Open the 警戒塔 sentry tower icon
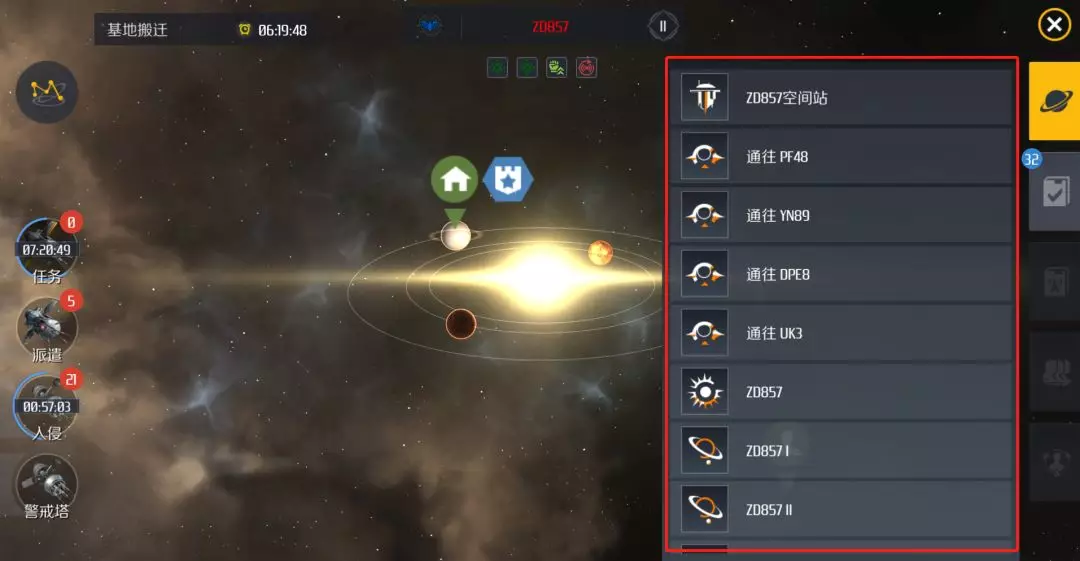 (47, 486)
